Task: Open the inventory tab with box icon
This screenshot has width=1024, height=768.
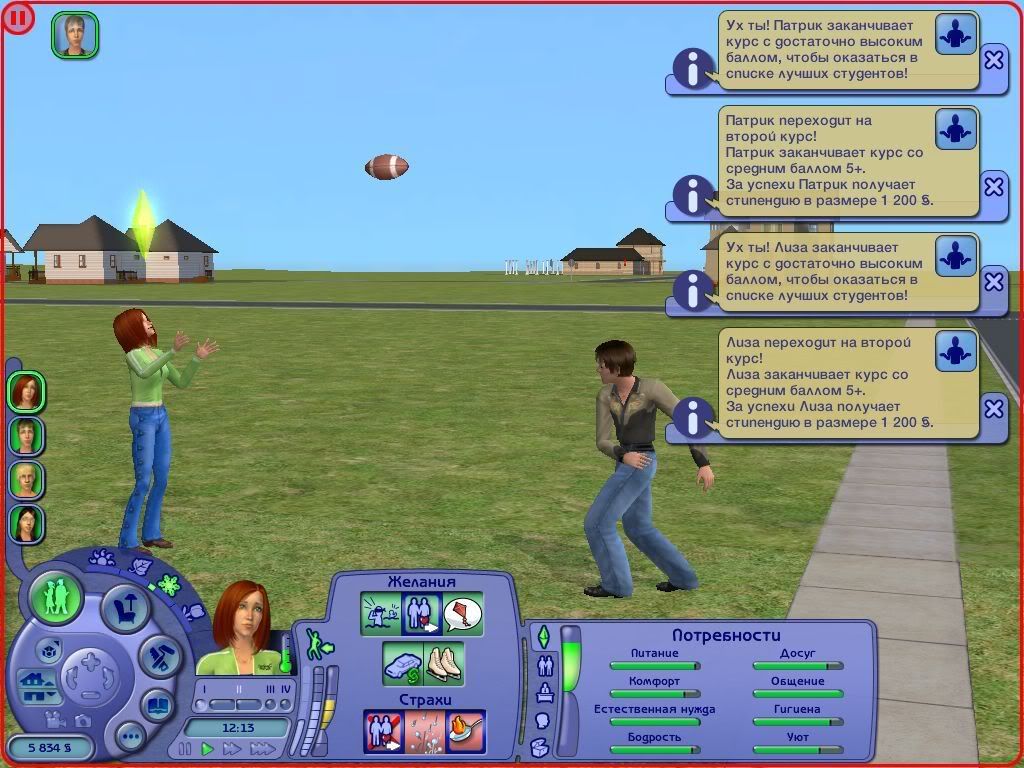Action: 540,747
